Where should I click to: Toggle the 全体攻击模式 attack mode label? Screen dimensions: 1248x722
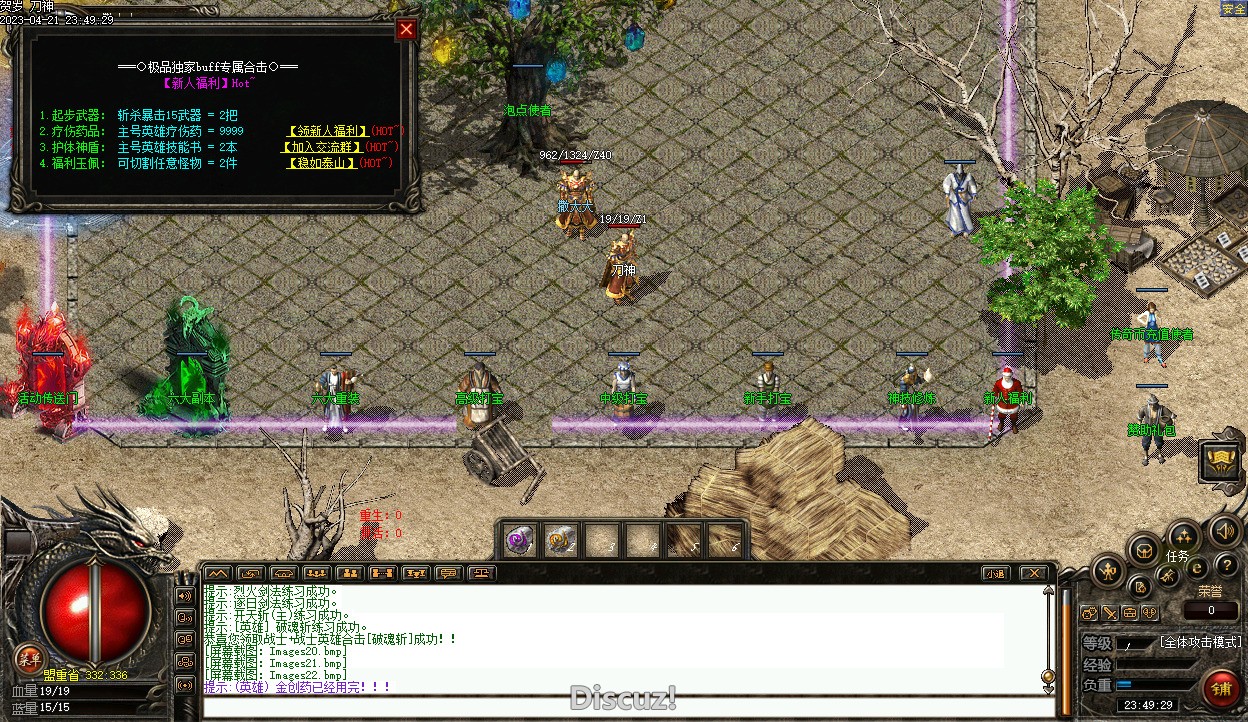point(1200,642)
